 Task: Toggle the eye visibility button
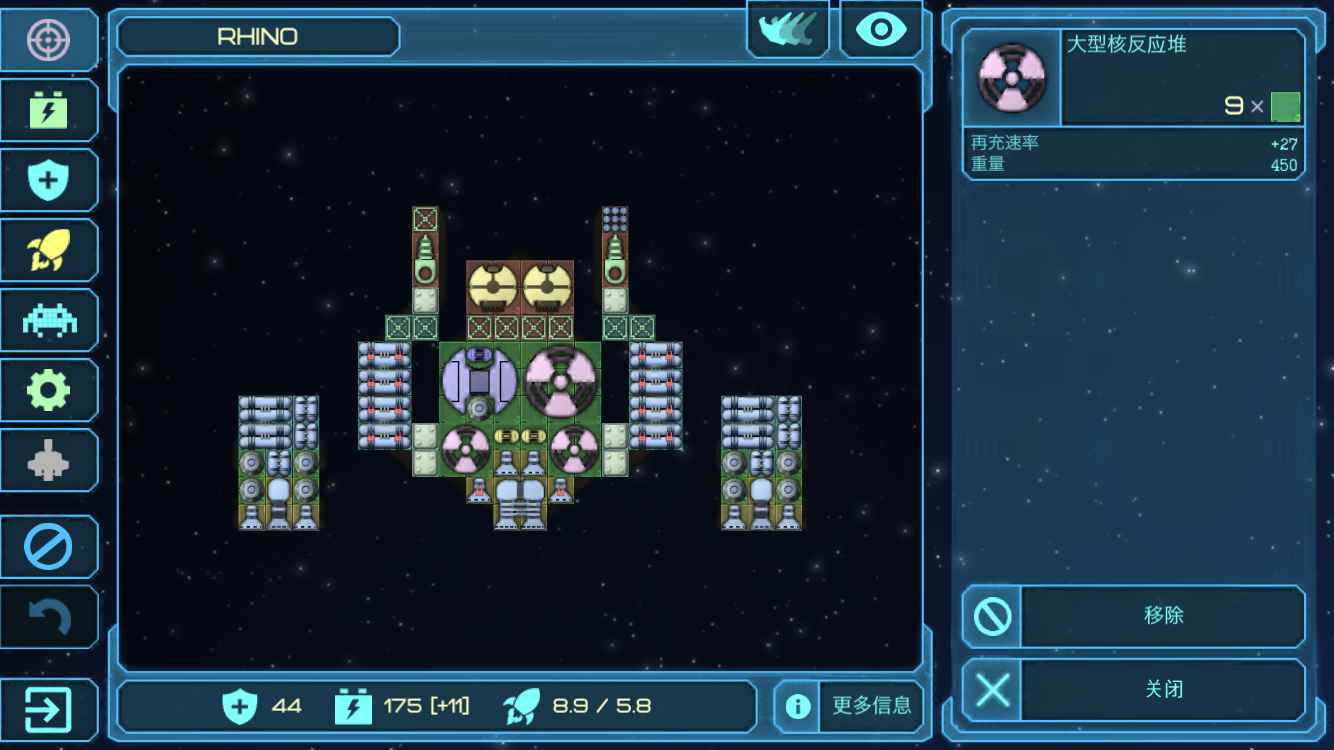click(881, 30)
